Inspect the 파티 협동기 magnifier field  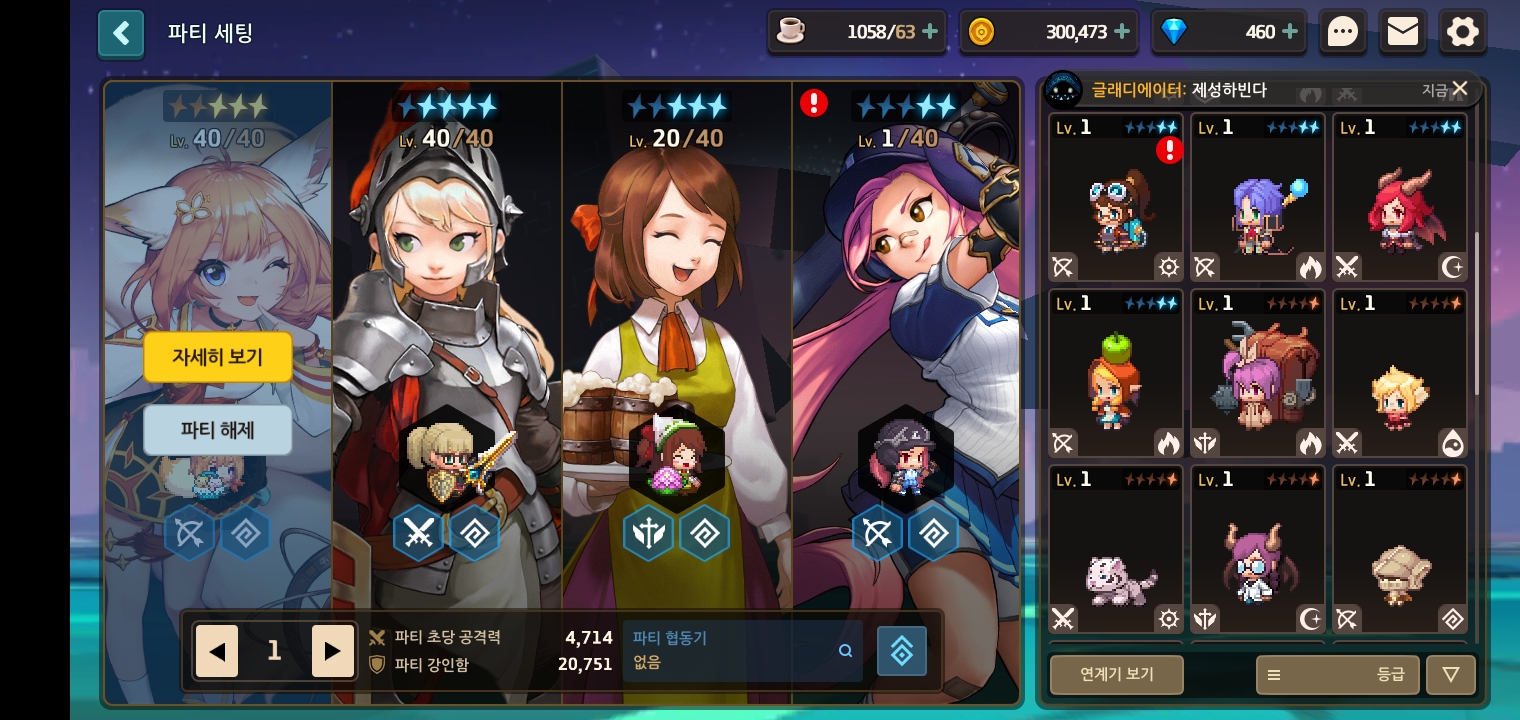coord(742,651)
